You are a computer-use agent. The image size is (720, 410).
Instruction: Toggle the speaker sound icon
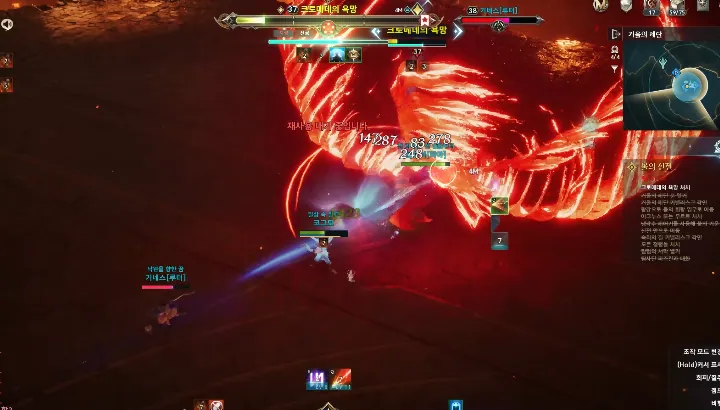click(7, 25)
